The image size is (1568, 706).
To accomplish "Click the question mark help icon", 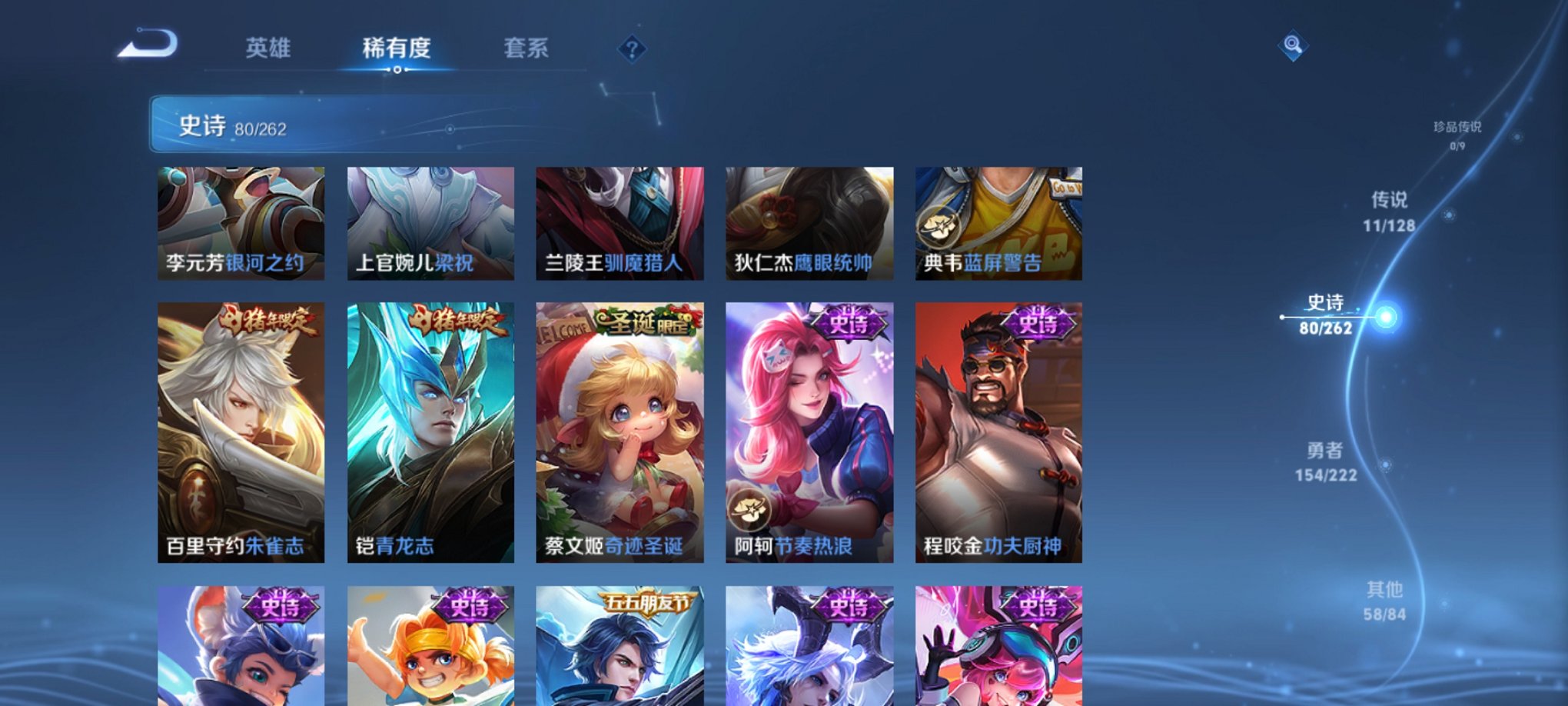I will coord(632,50).
